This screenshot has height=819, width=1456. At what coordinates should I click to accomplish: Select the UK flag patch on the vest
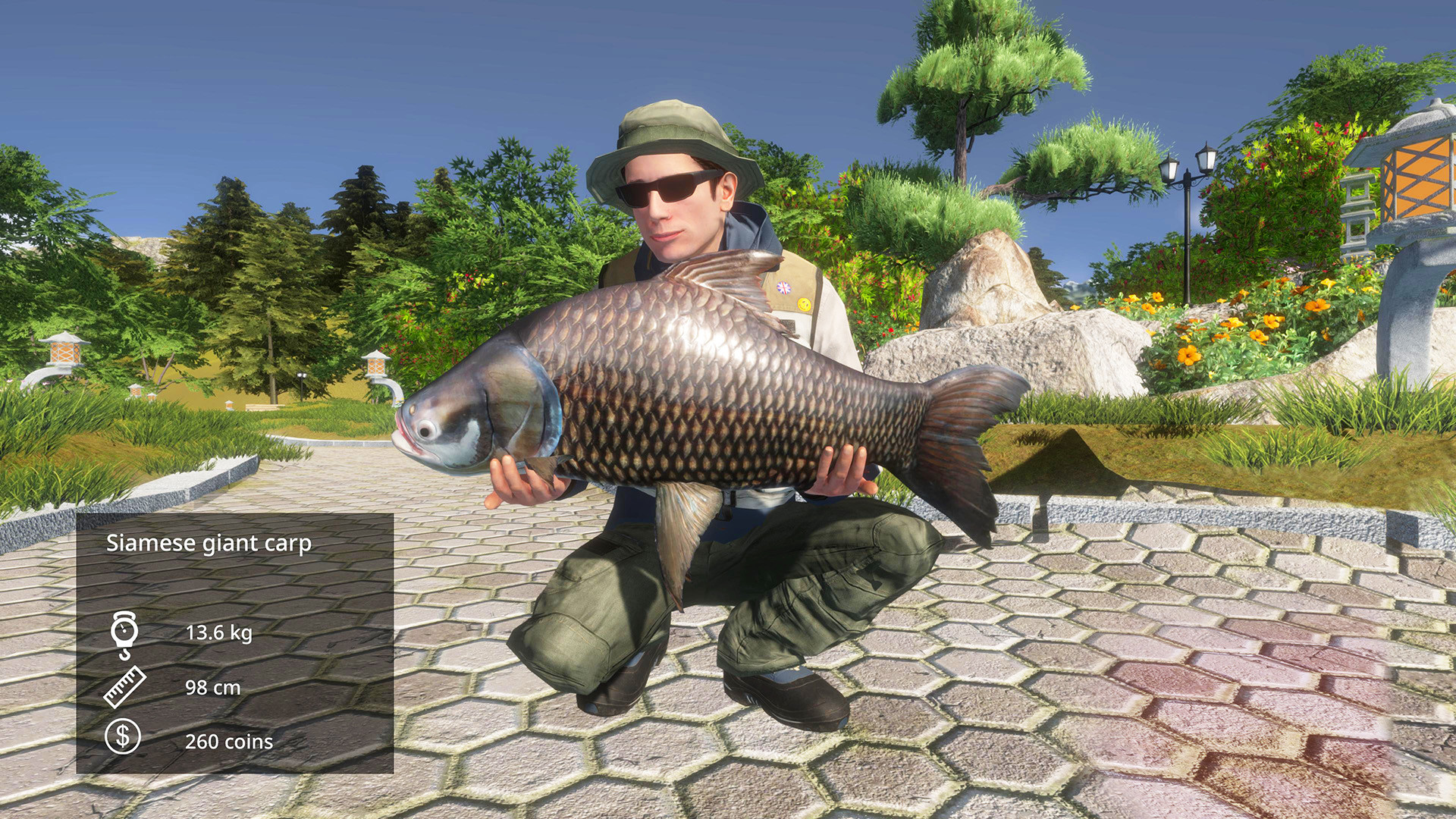(x=784, y=287)
